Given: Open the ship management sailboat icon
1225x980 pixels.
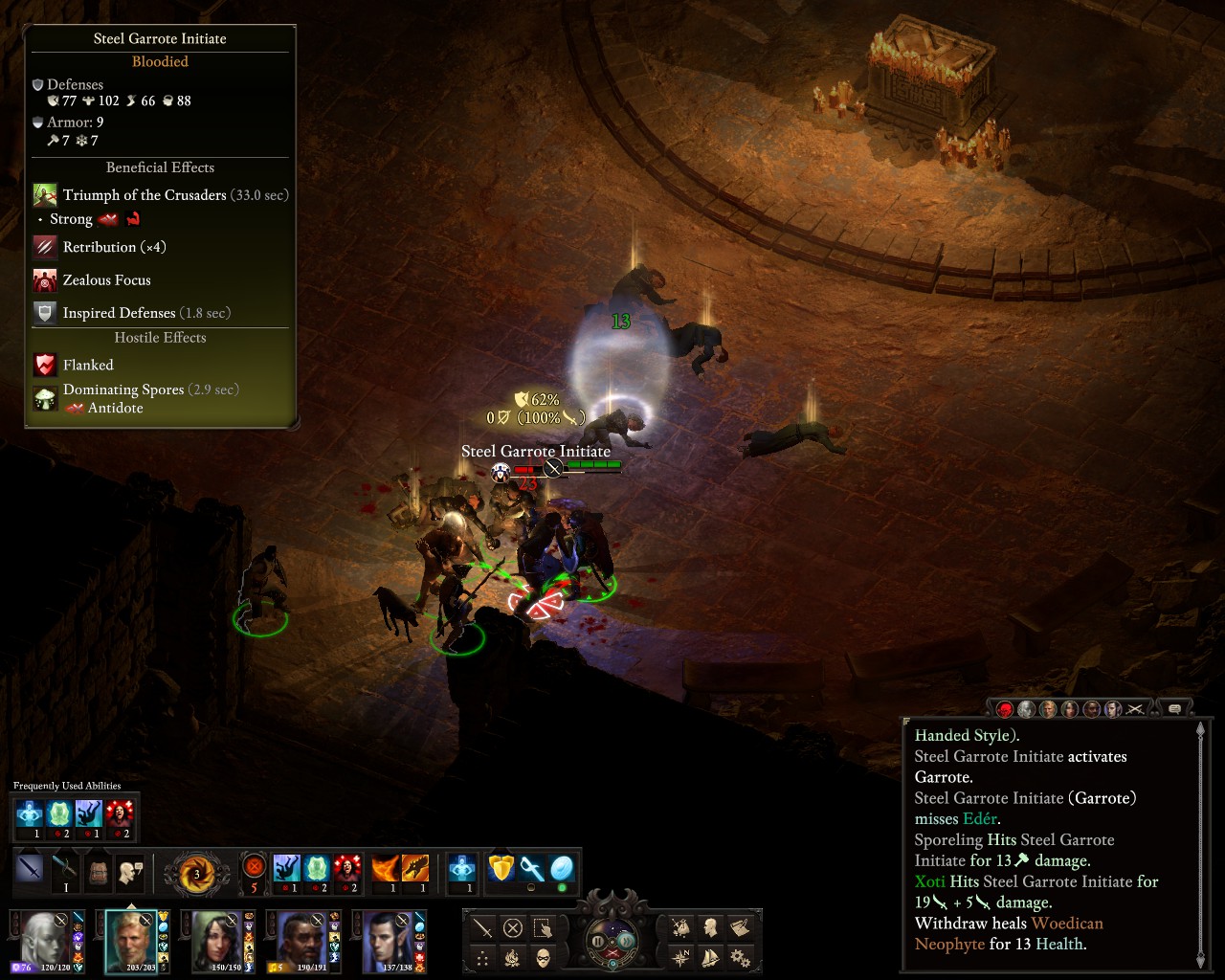Looking at the screenshot, I should [710, 957].
